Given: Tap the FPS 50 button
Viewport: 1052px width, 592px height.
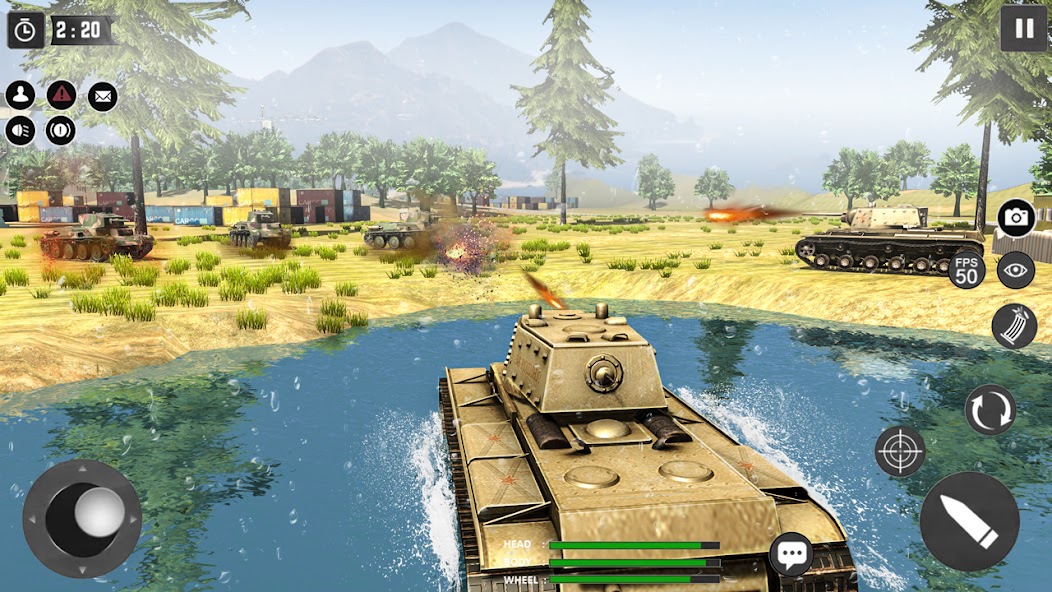Looking at the screenshot, I should 967,271.
